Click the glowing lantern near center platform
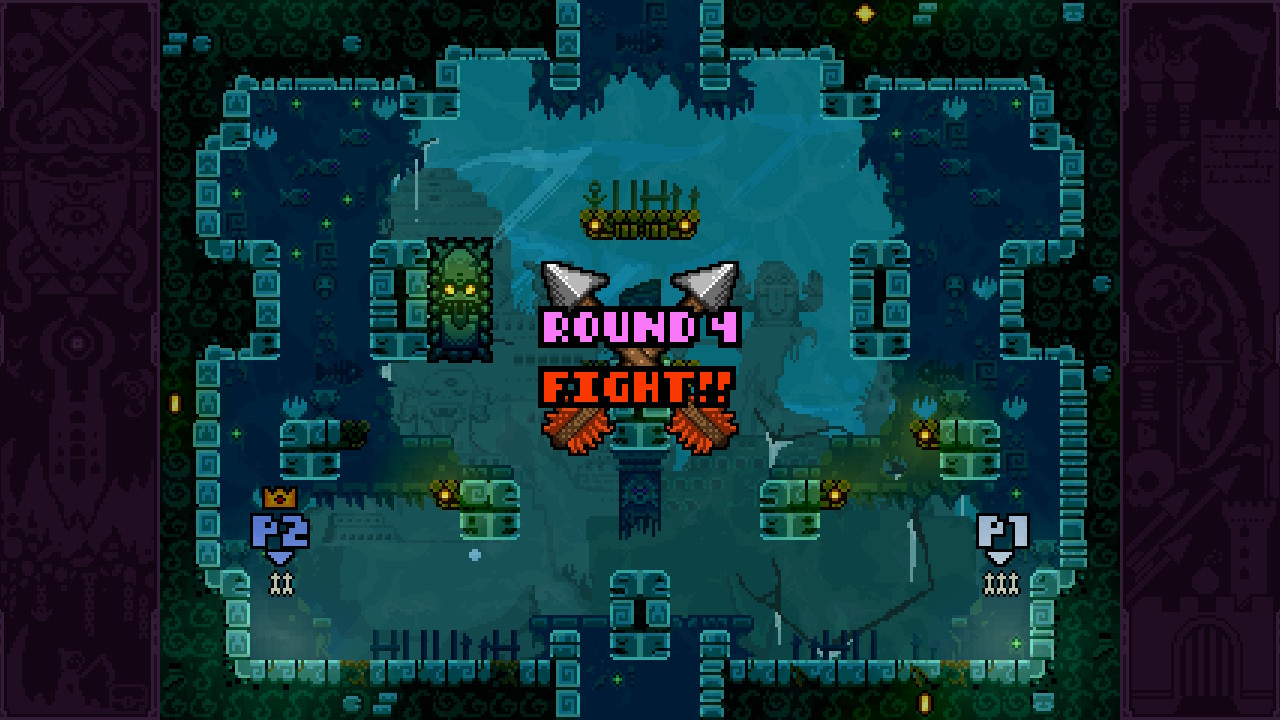 (x=444, y=494)
